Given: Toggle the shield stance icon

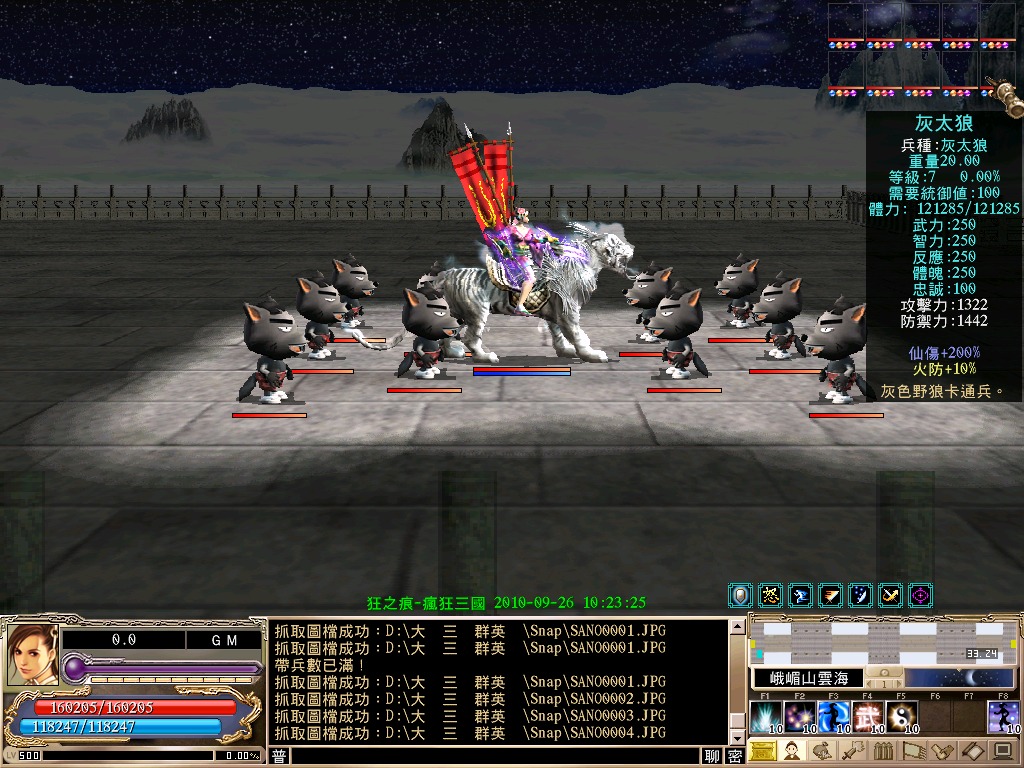Looking at the screenshot, I should [740, 596].
